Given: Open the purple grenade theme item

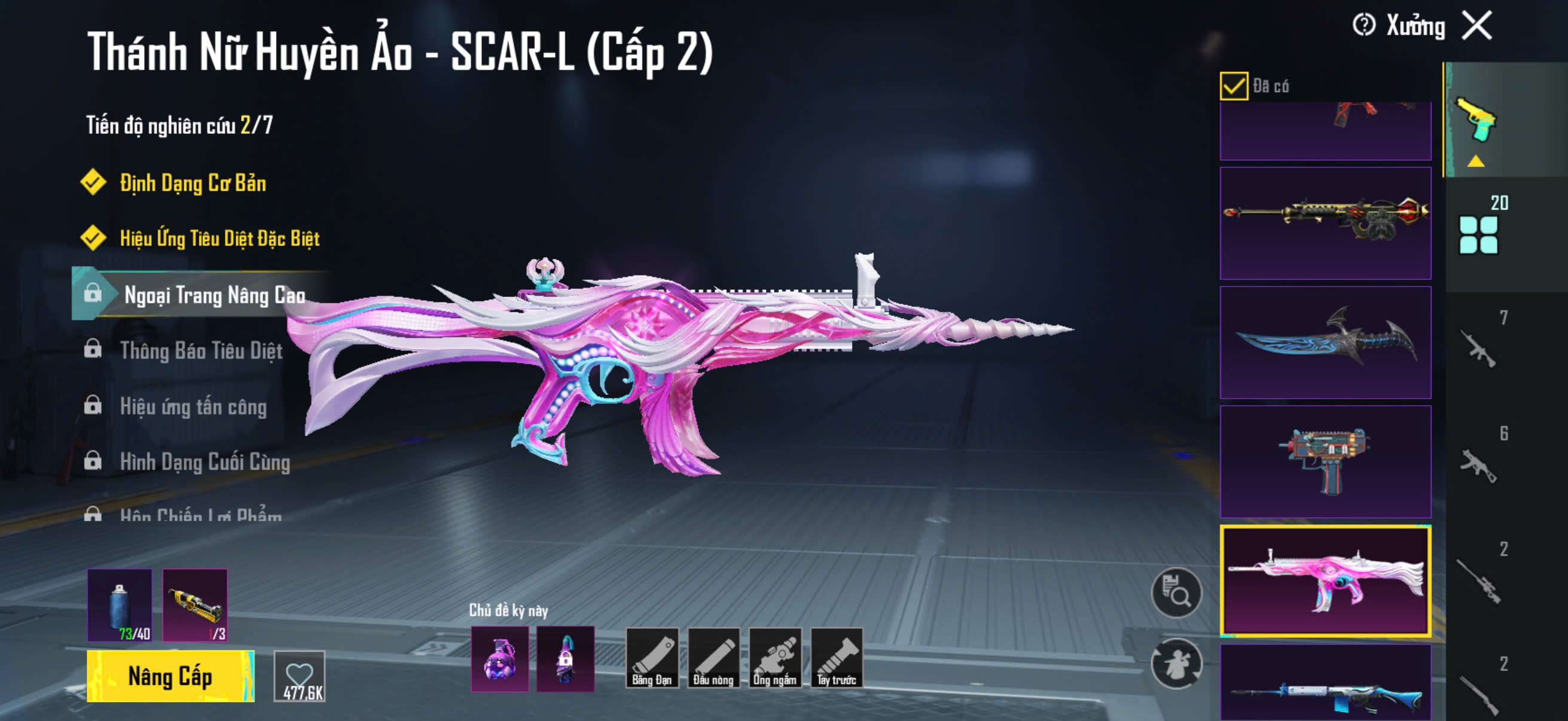Looking at the screenshot, I should (500, 658).
